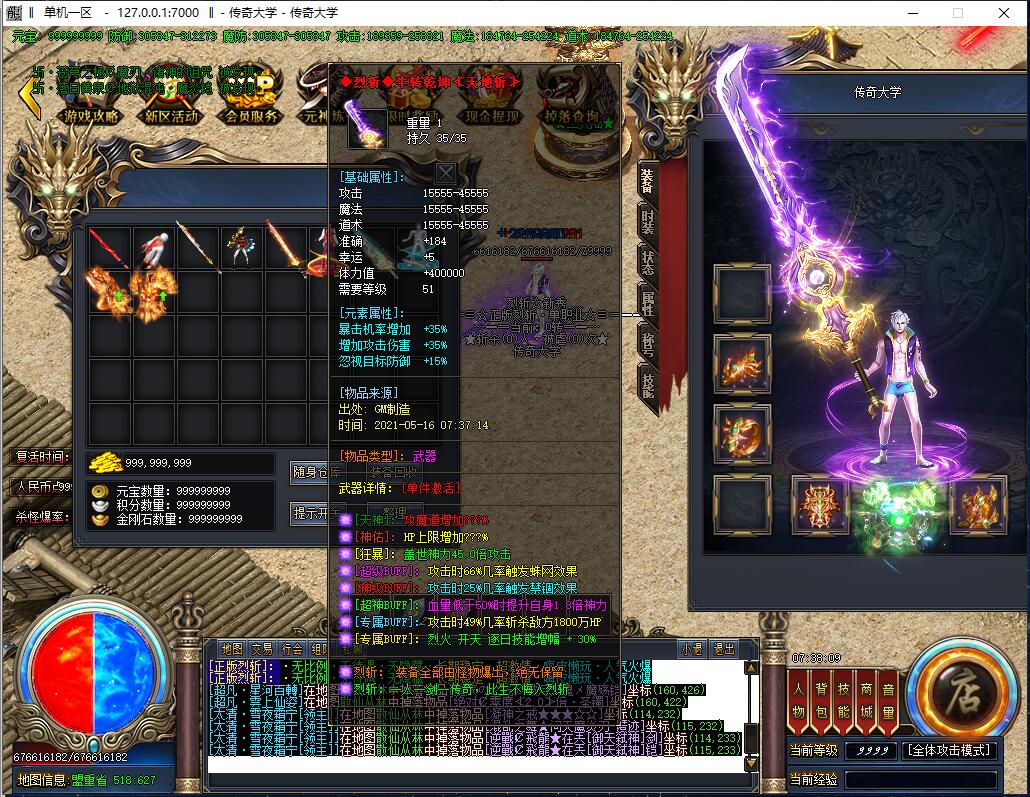The image size is (1030, 797).
Task: Switch chat to the 交易 trade tab
Action: tap(262, 649)
